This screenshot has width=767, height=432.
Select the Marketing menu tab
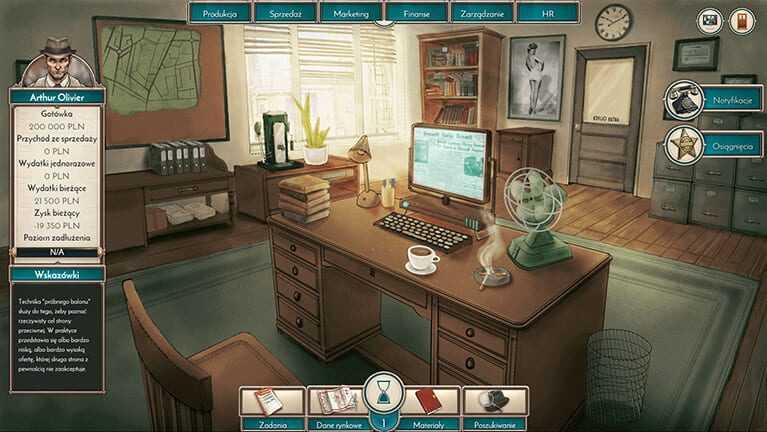(351, 13)
